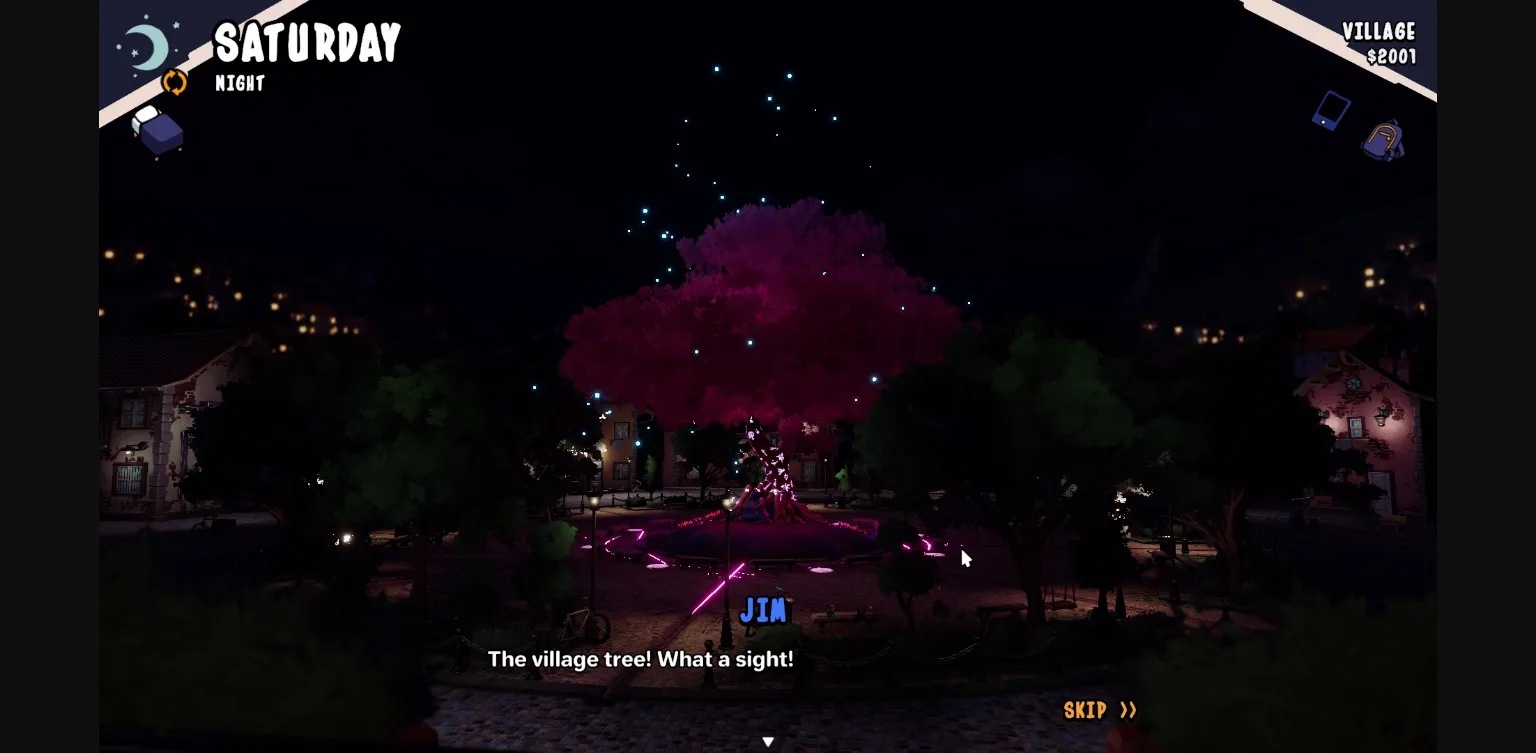Open the backpack inventory
This screenshot has height=753, width=1536.
pos(1385,140)
